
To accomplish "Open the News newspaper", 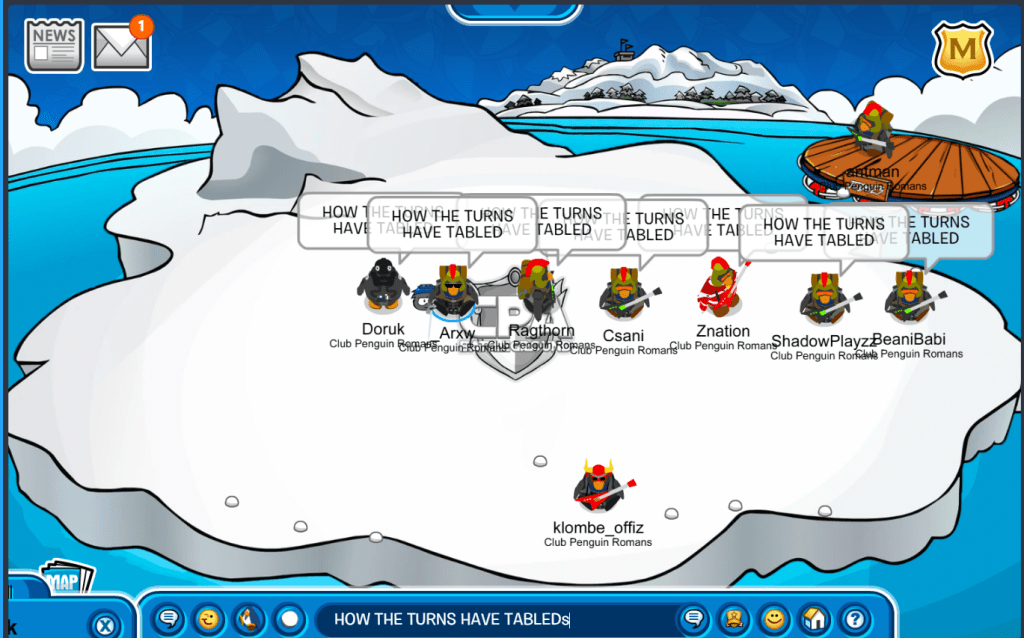I will [x=54, y=45].
